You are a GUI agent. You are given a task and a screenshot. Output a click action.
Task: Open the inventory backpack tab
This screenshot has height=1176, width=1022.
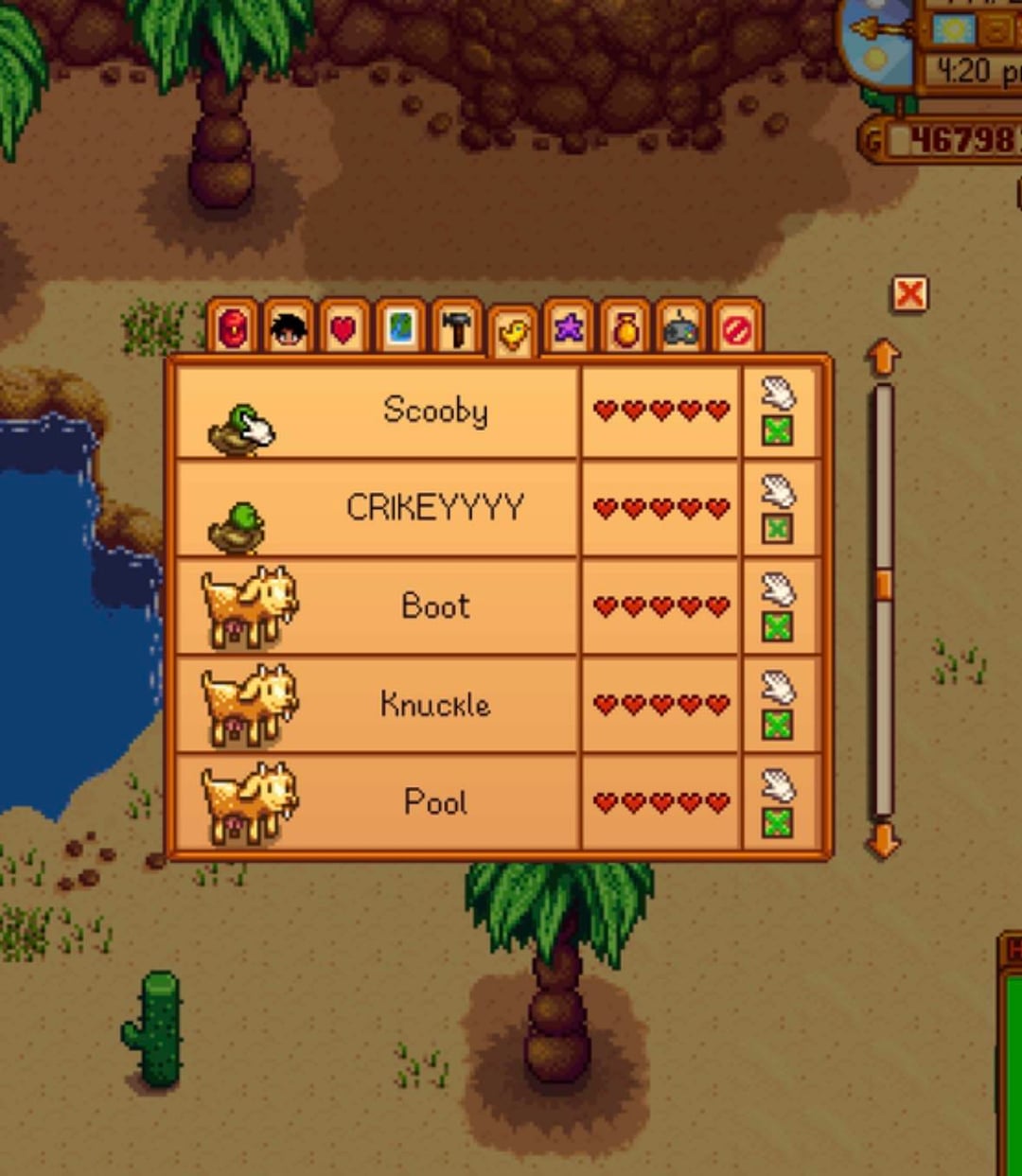[x=233, y=328]
